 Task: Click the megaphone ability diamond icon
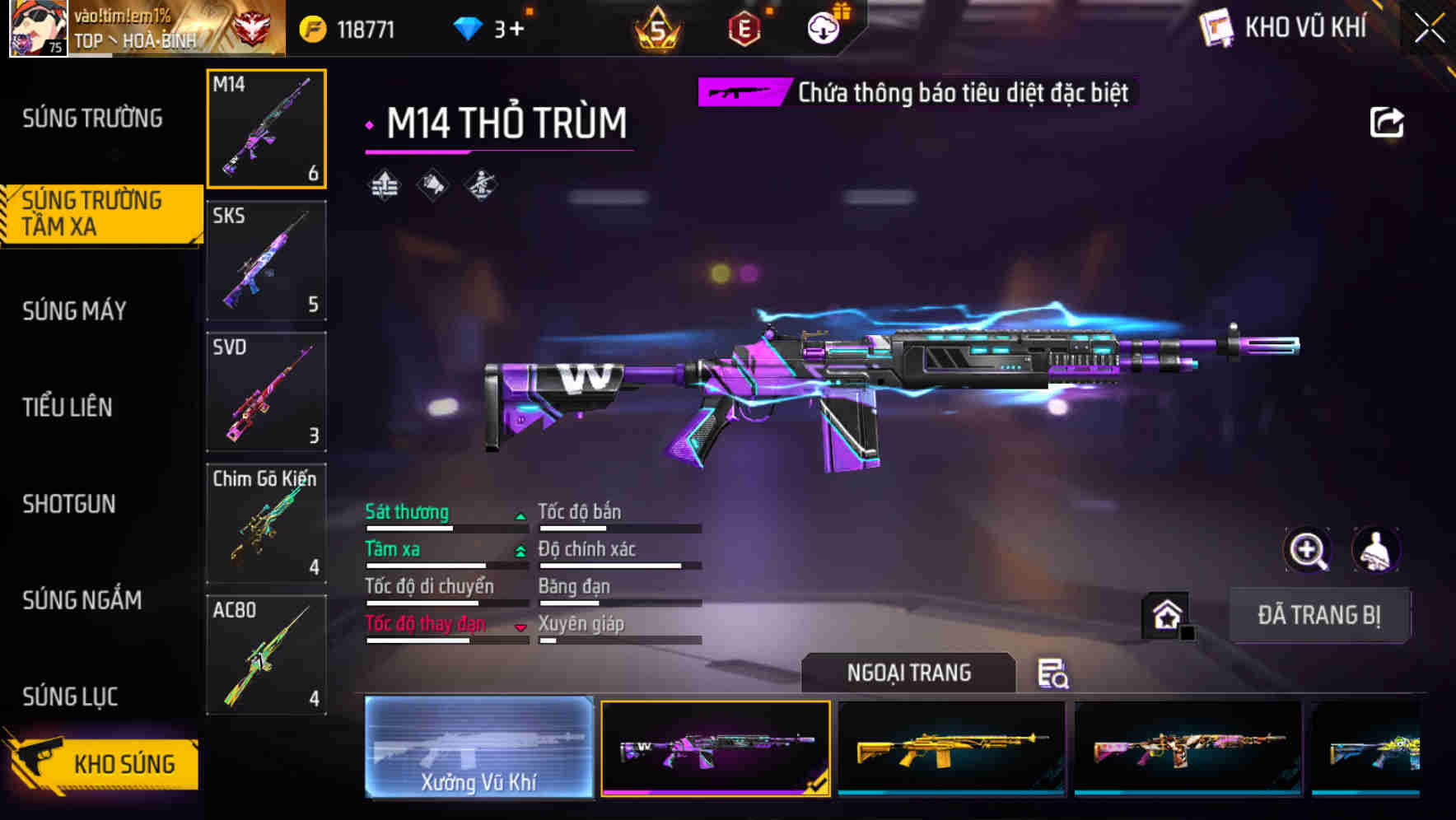click(x=432, y=185)
